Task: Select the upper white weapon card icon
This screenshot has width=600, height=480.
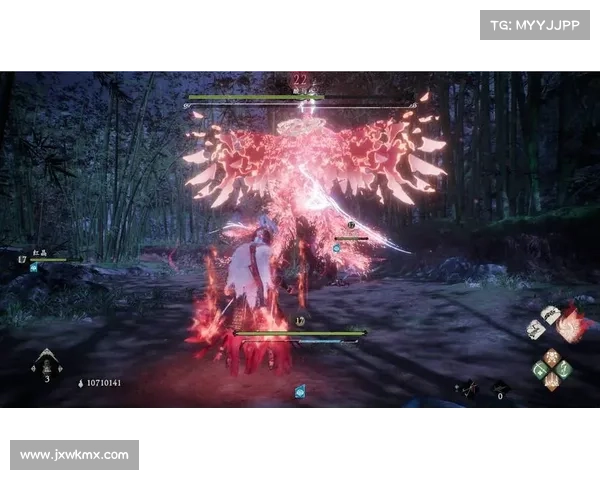Action: click(549, 316)
